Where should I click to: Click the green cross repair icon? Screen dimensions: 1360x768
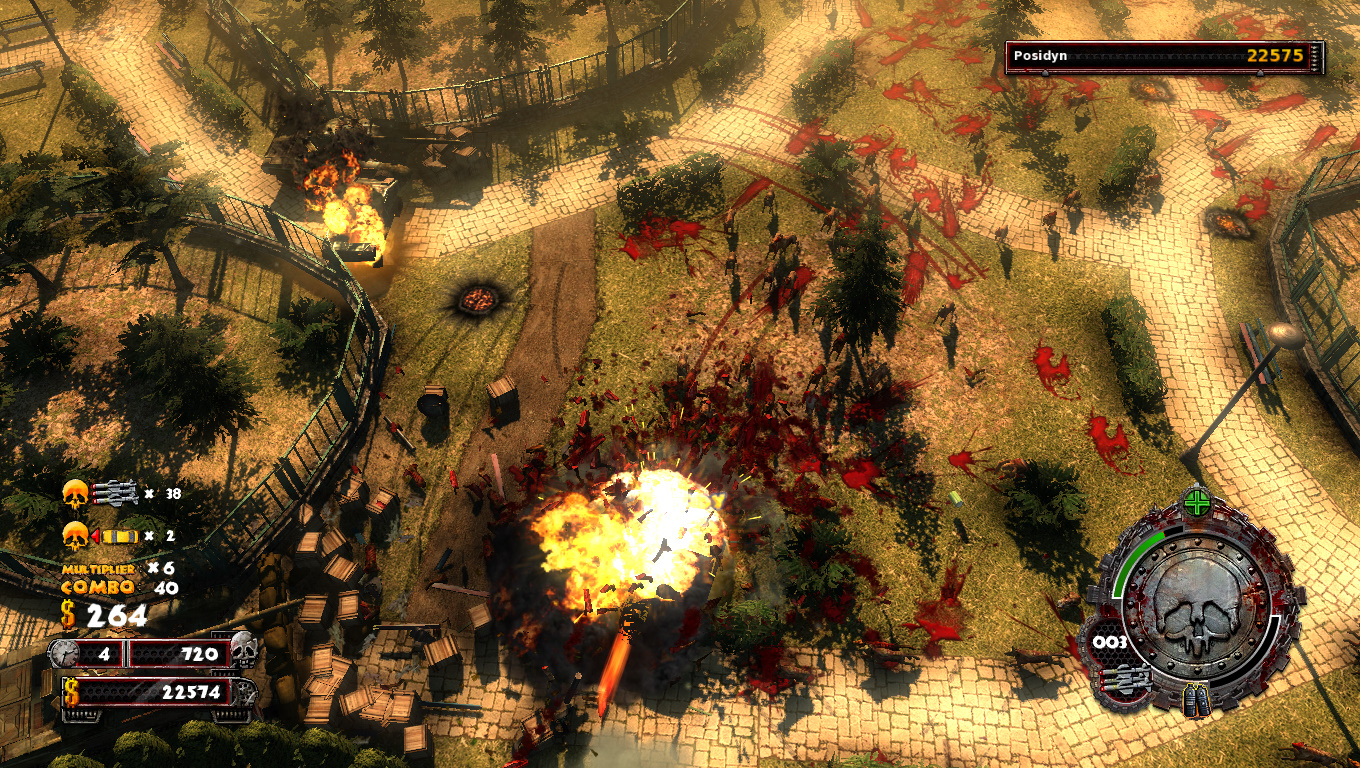pos(1197,502)
